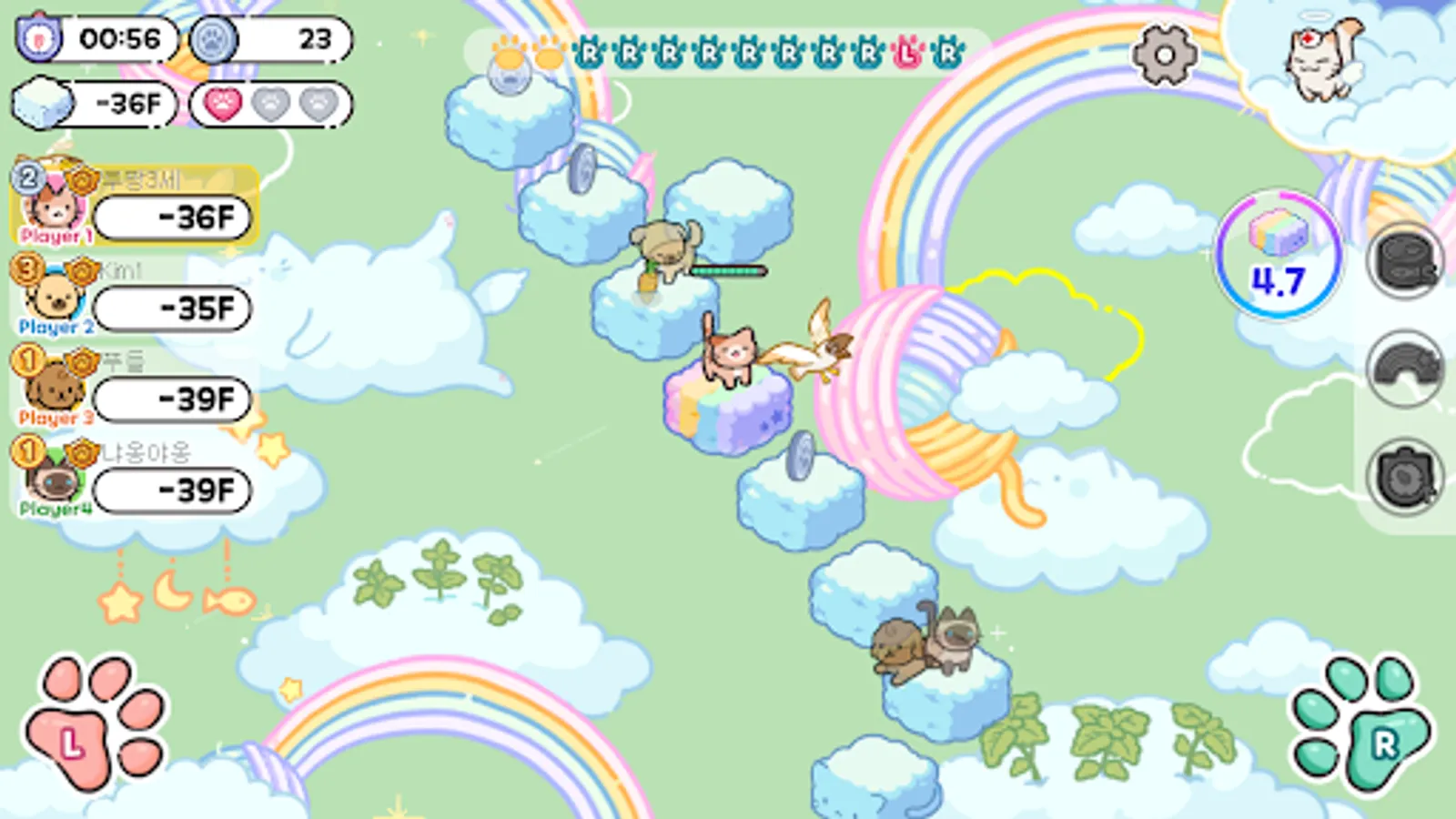The width and height of the screenshot is (1456, 819).
Task: Select the cat food can item icon
Action: pos(1406,264)
